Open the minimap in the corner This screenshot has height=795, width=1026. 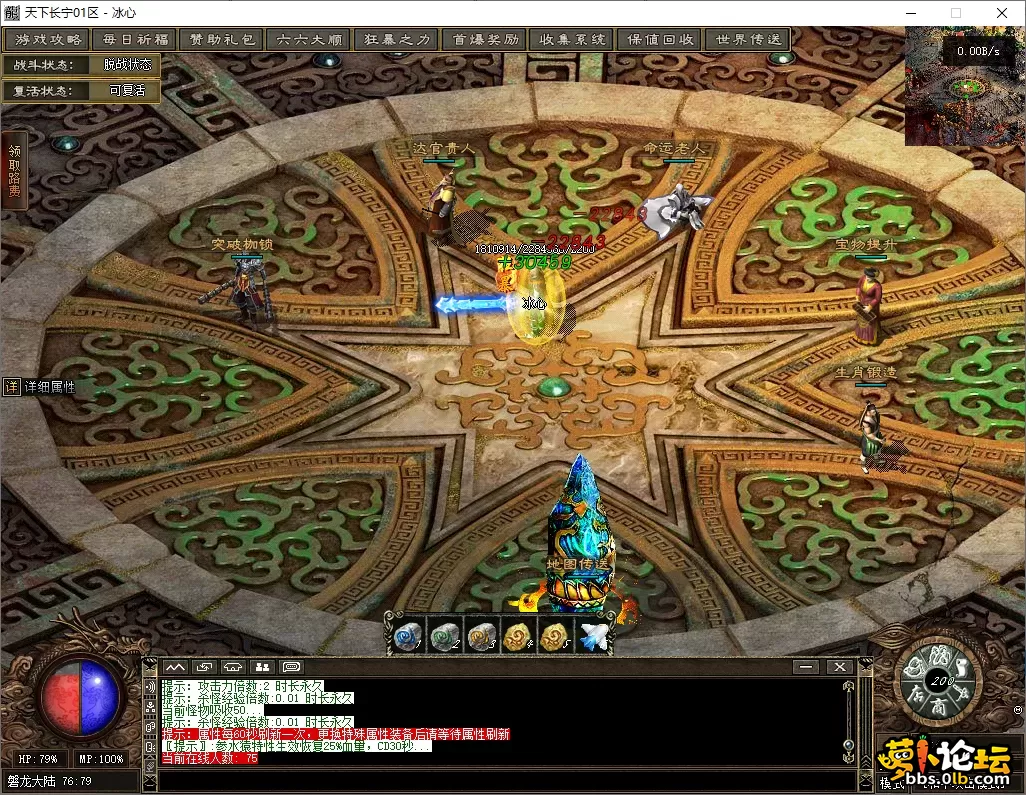(964, 86)
